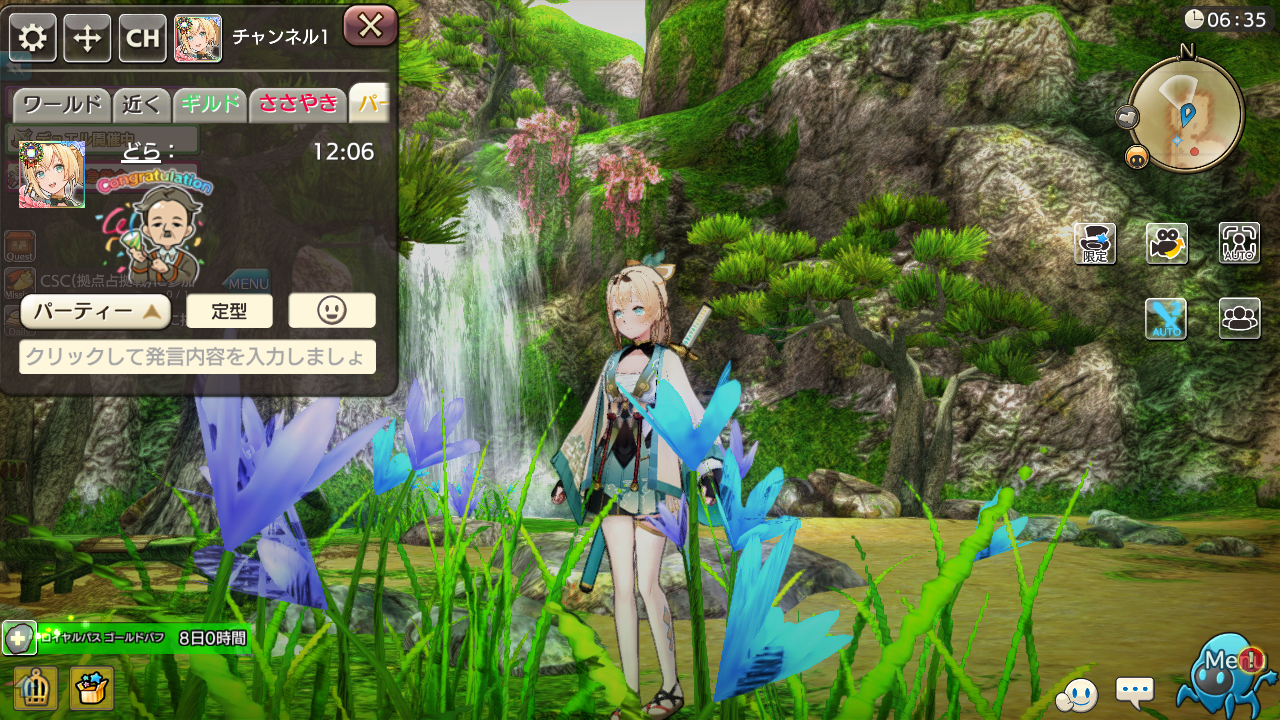This screenshot has width=1280, height=720.
Task: Choose the 定型 preset phrases button
Action: coord(229,311)
